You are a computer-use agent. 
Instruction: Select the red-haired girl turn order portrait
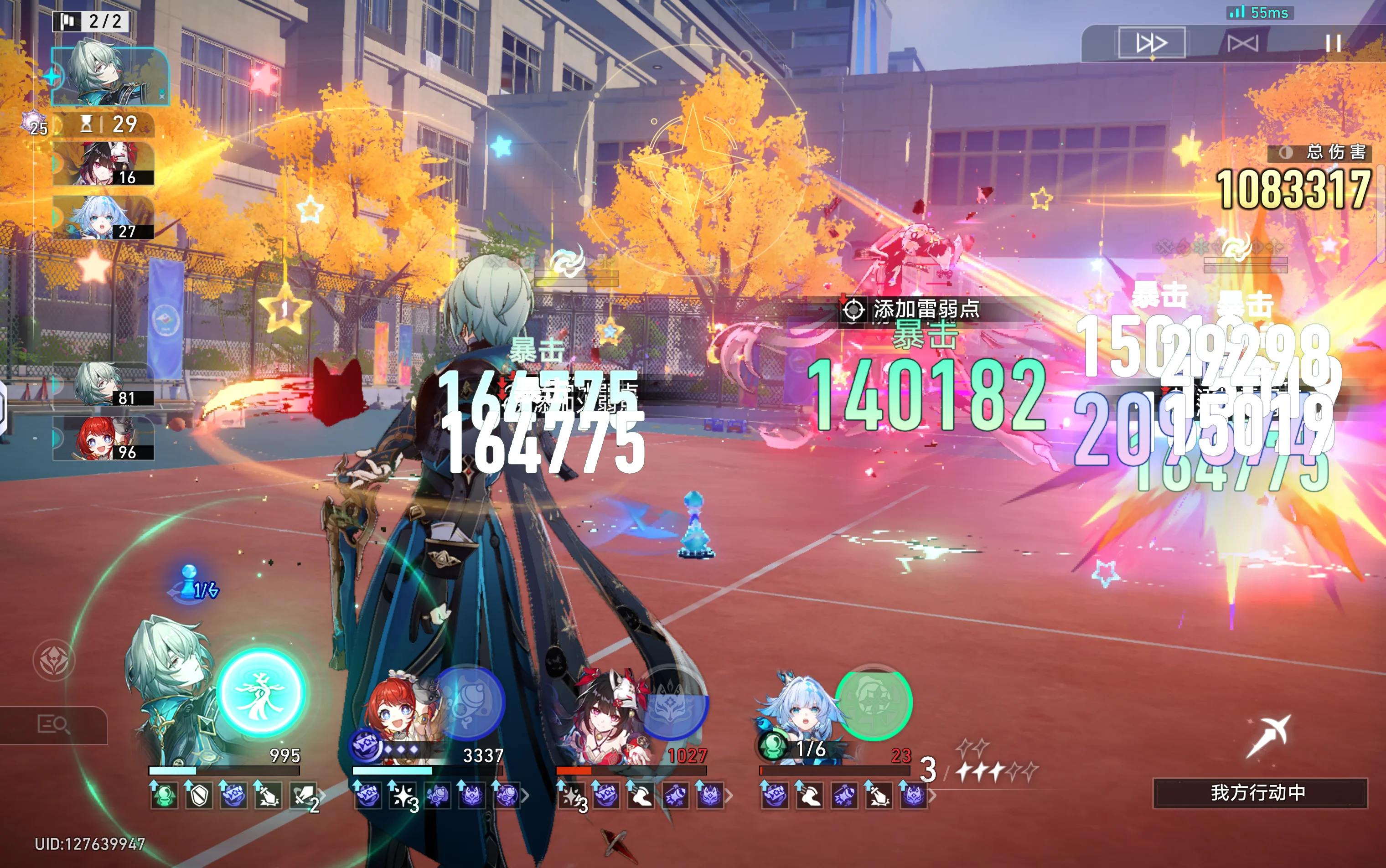coord(103,439)
